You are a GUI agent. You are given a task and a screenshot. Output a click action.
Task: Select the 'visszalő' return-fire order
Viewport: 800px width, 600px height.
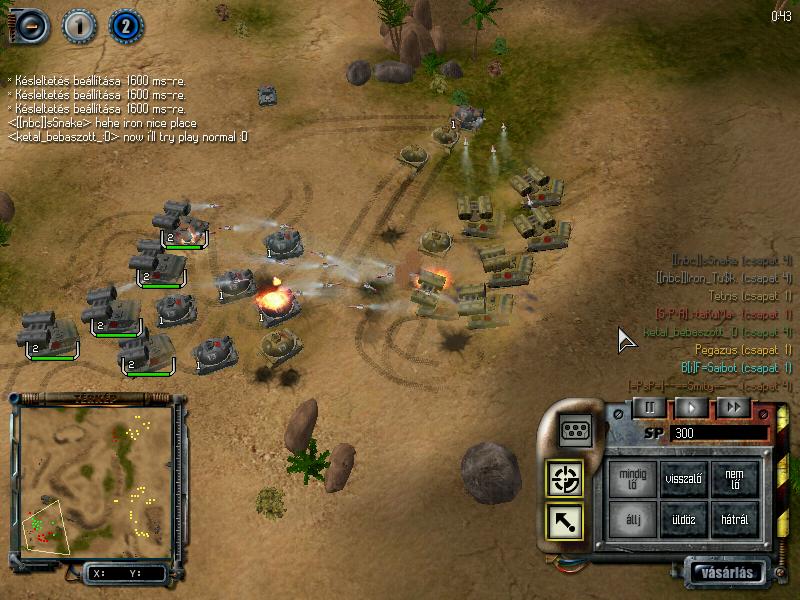coord(685,478)
